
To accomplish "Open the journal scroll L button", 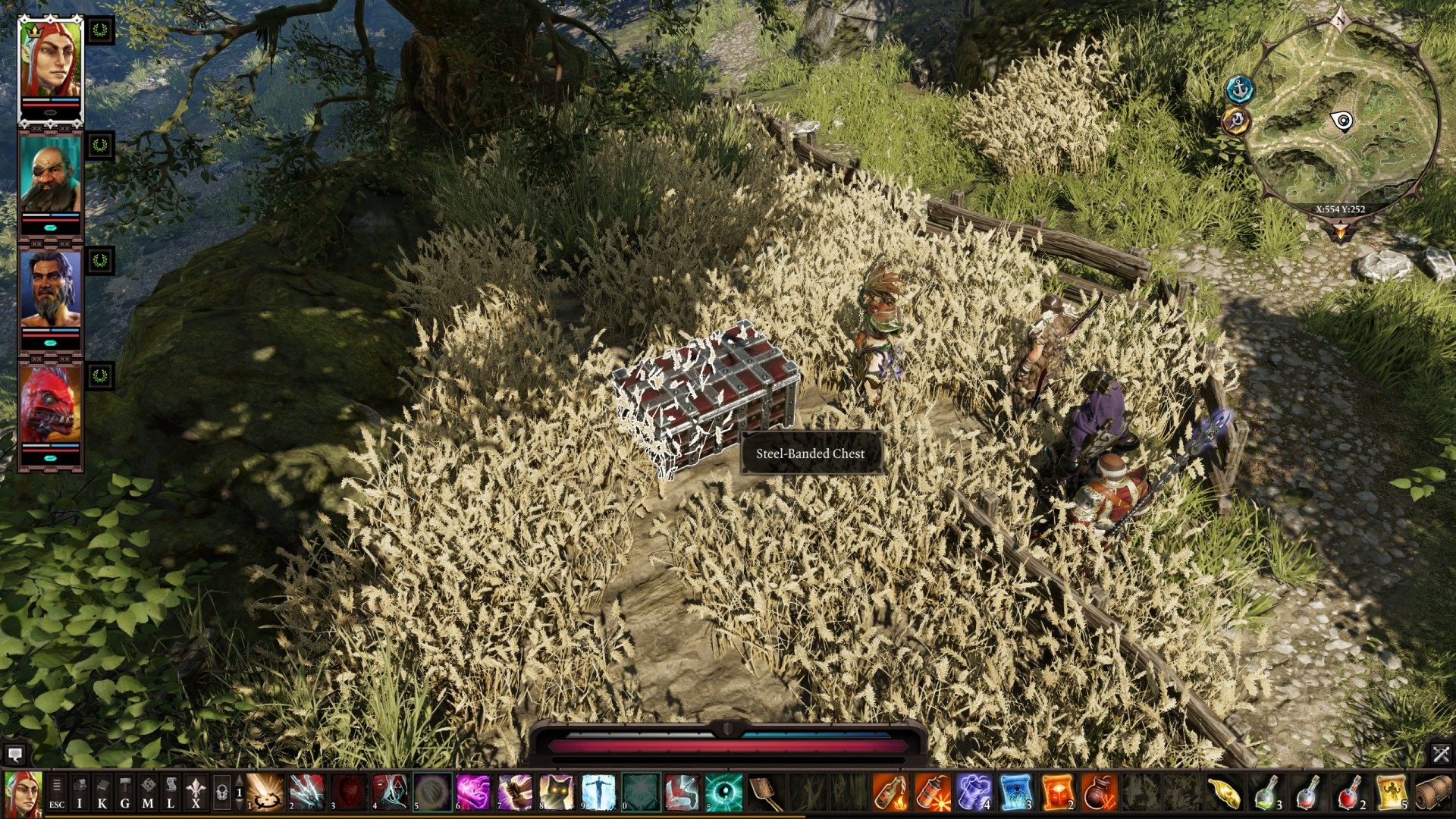I will 171,792.
